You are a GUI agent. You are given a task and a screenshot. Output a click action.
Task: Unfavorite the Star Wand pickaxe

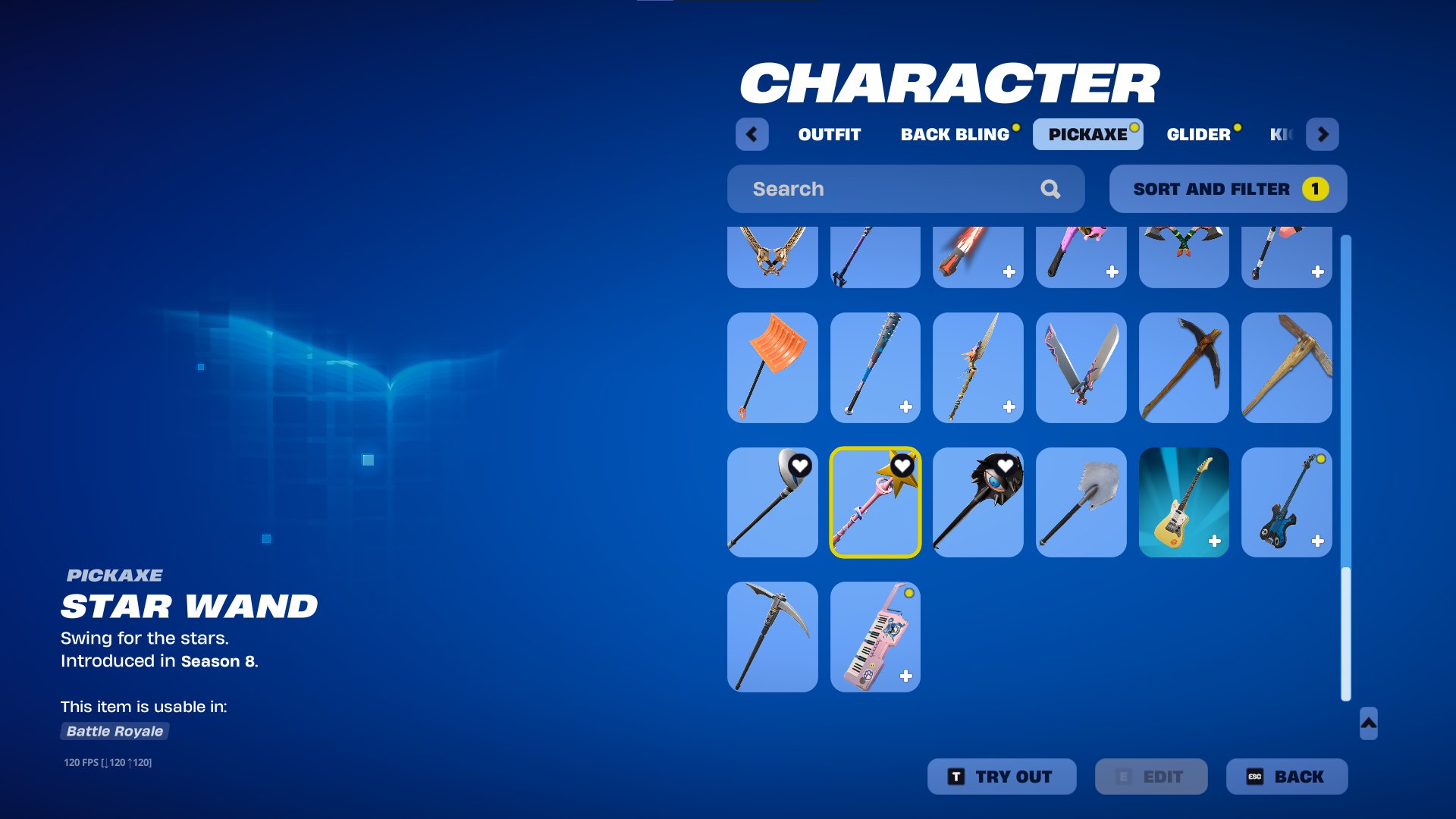point(902,466)
